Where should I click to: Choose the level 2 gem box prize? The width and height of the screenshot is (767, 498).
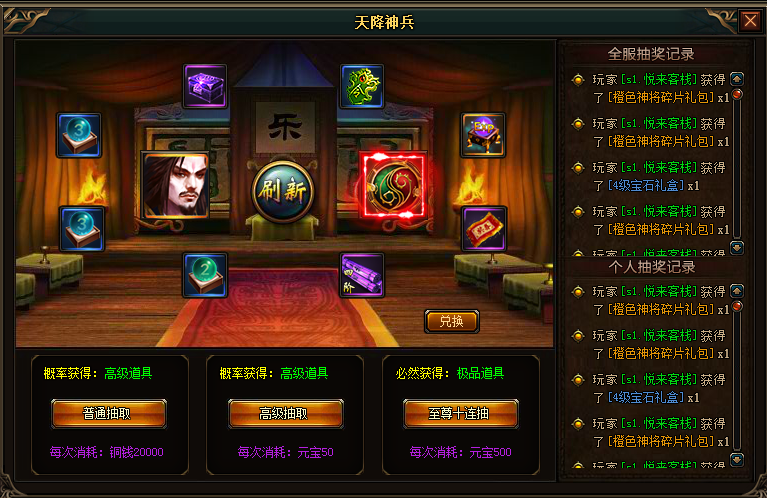tap(205, 275)
